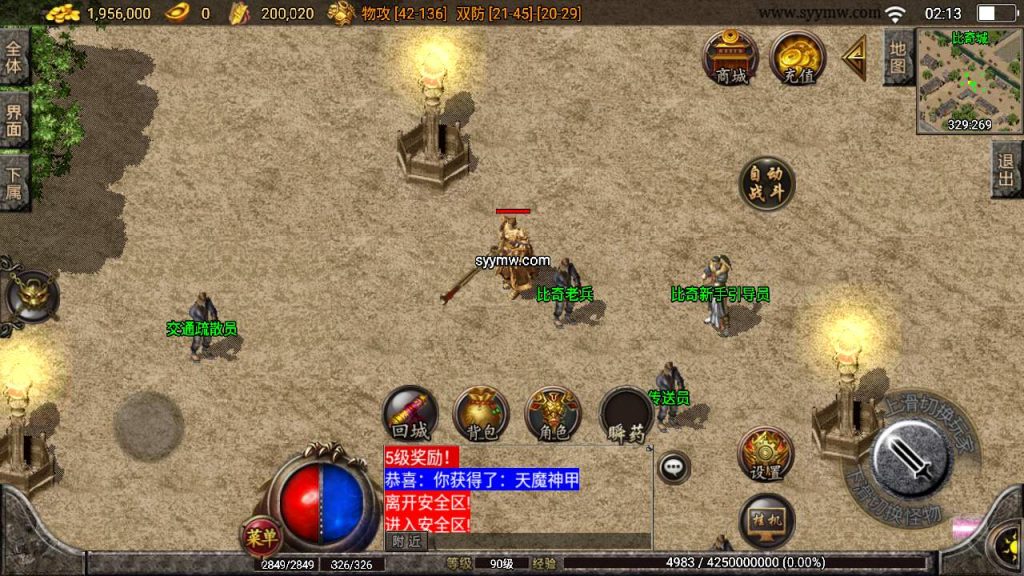Select the 界面 interface tab
The image size is (1024, 576).
[x=14, y=119]
